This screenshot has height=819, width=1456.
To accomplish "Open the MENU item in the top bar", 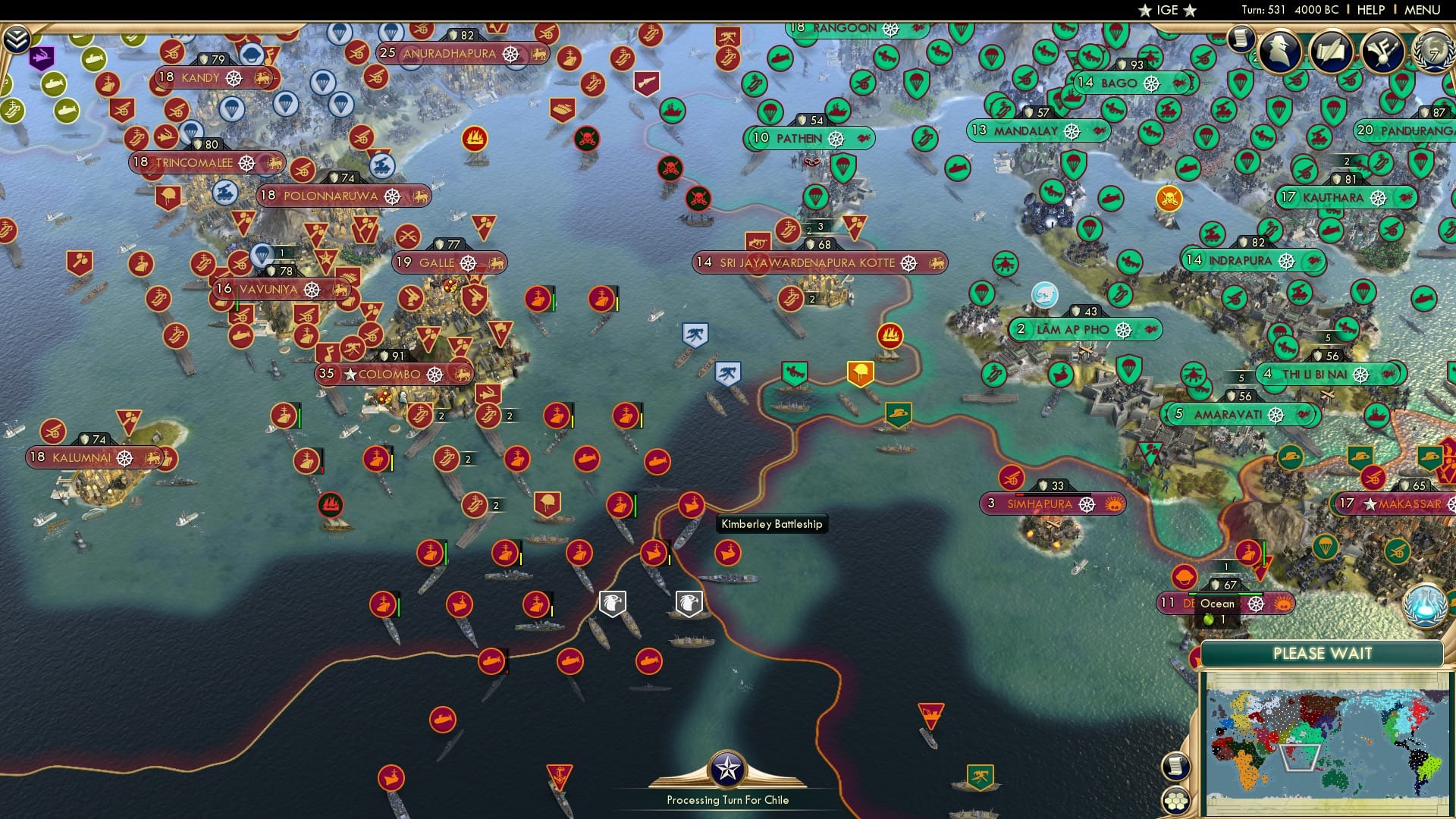I will (1423, 10).
